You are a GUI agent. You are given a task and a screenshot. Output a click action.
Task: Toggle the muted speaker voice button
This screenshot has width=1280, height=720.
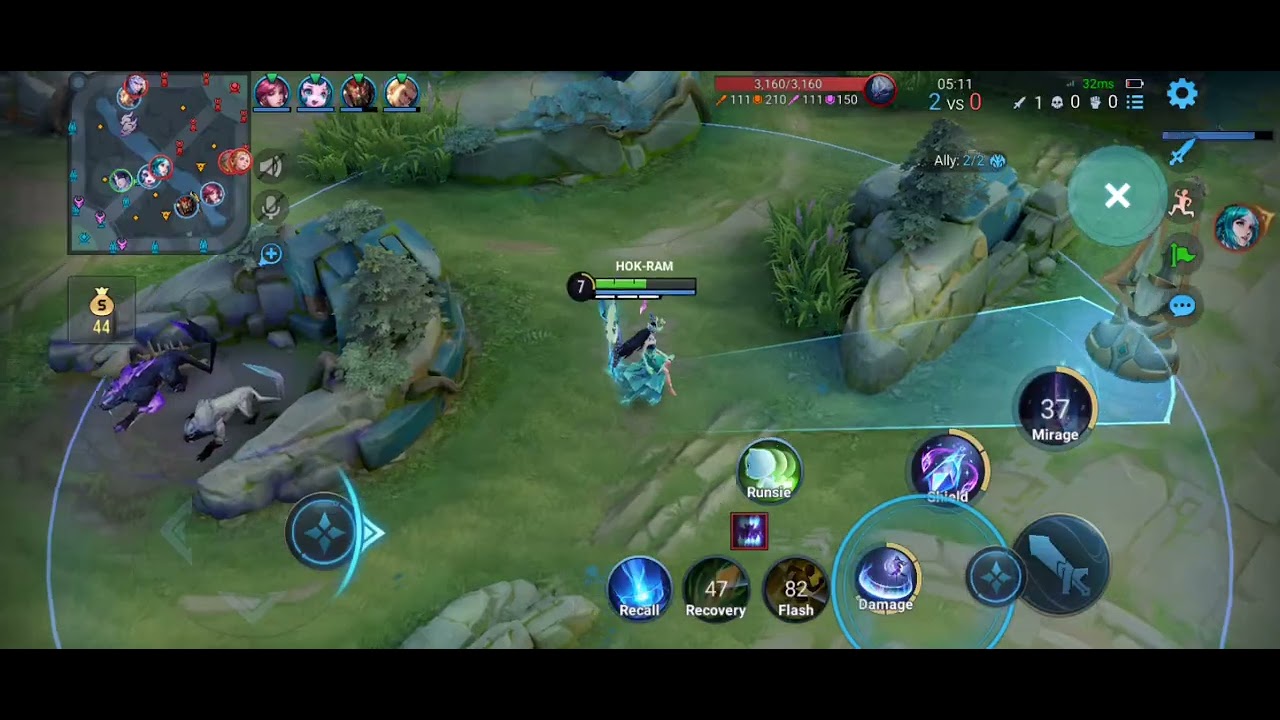coord(270,166)
